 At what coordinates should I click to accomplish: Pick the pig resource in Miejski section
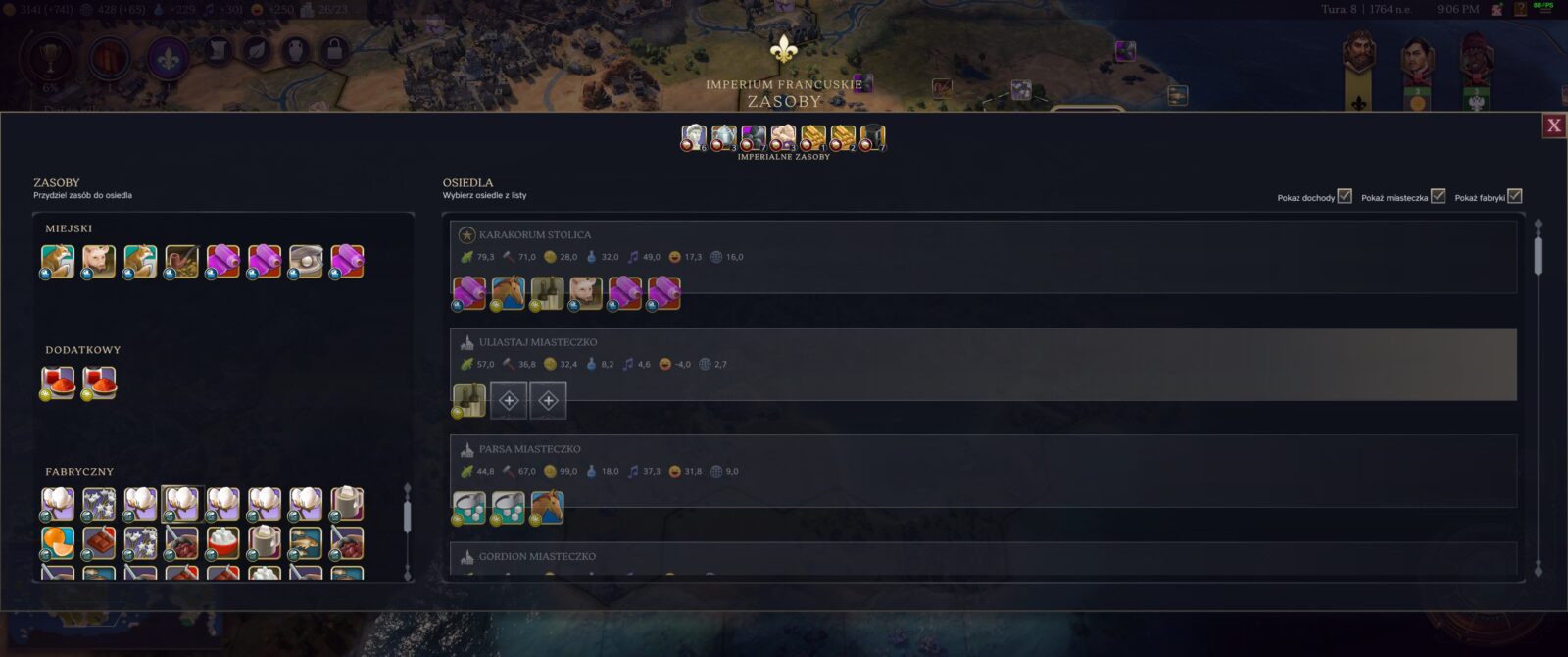(x=98, y=262)
